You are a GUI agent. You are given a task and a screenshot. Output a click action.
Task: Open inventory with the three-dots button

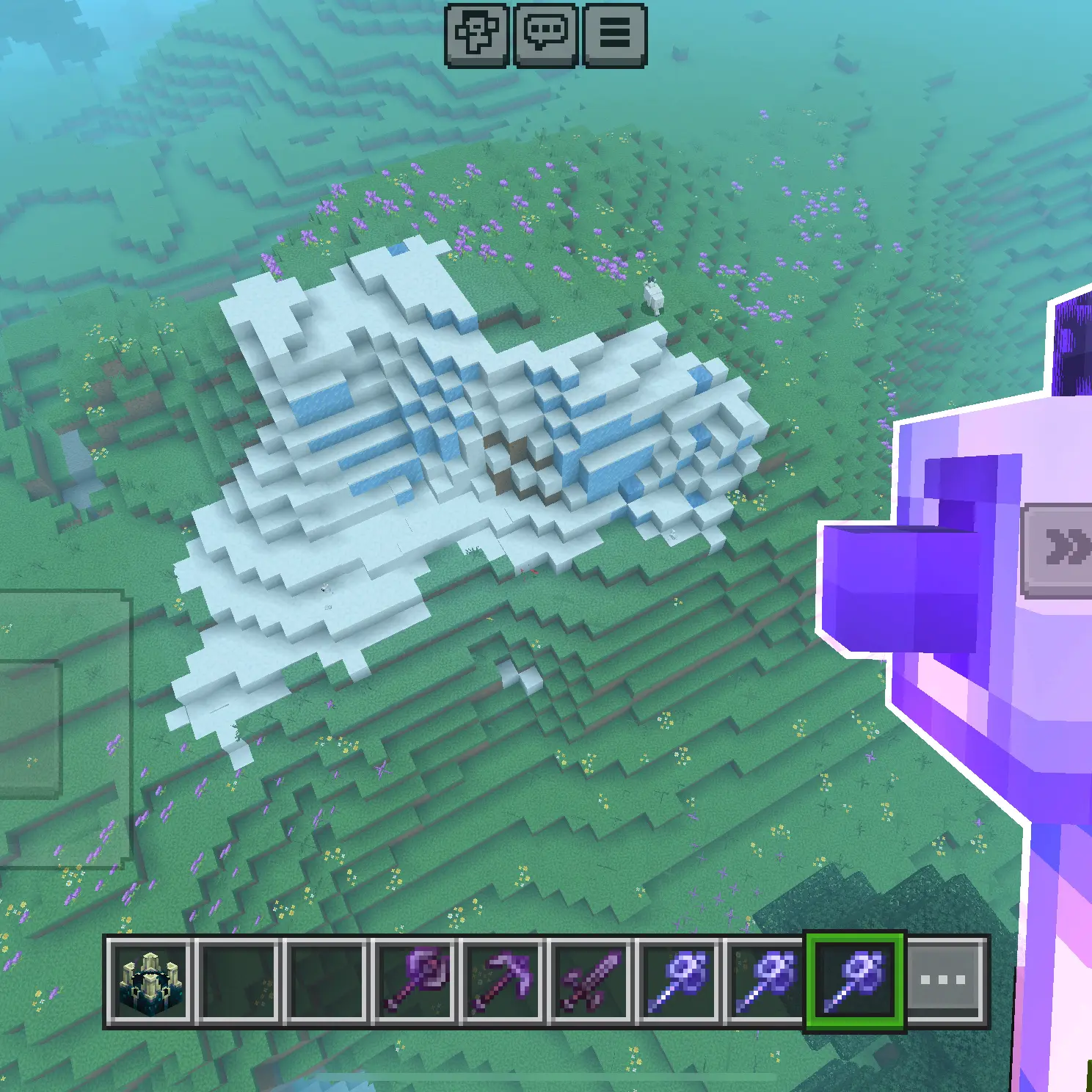click(944, 980)
